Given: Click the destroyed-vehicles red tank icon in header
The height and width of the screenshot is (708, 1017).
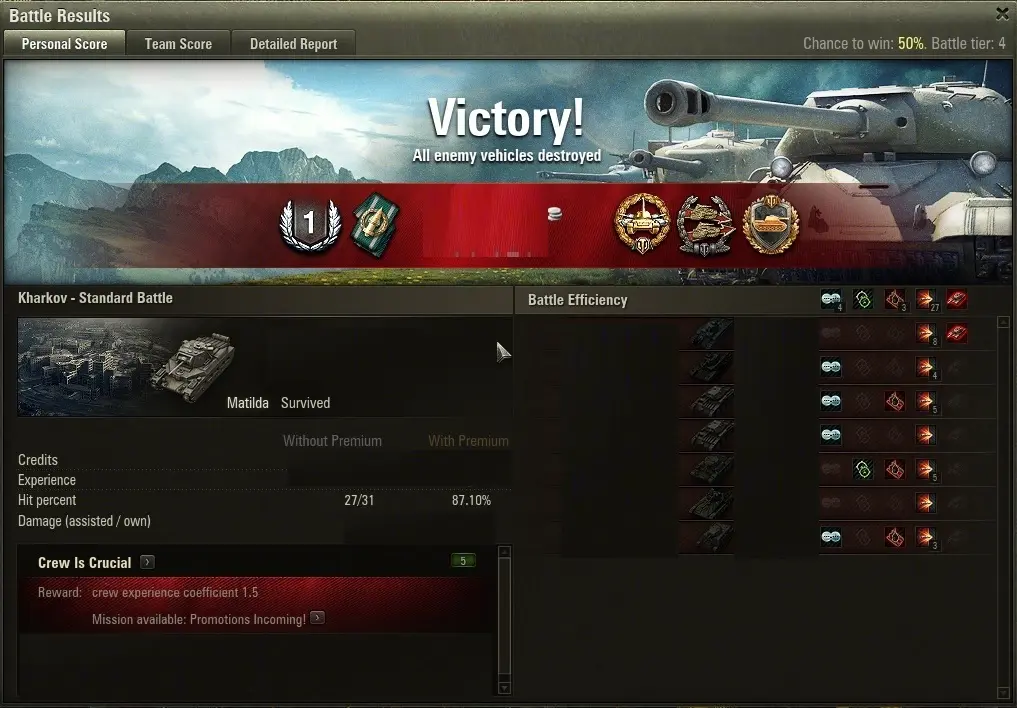Looking at the screenshot, I should [957, 298].
